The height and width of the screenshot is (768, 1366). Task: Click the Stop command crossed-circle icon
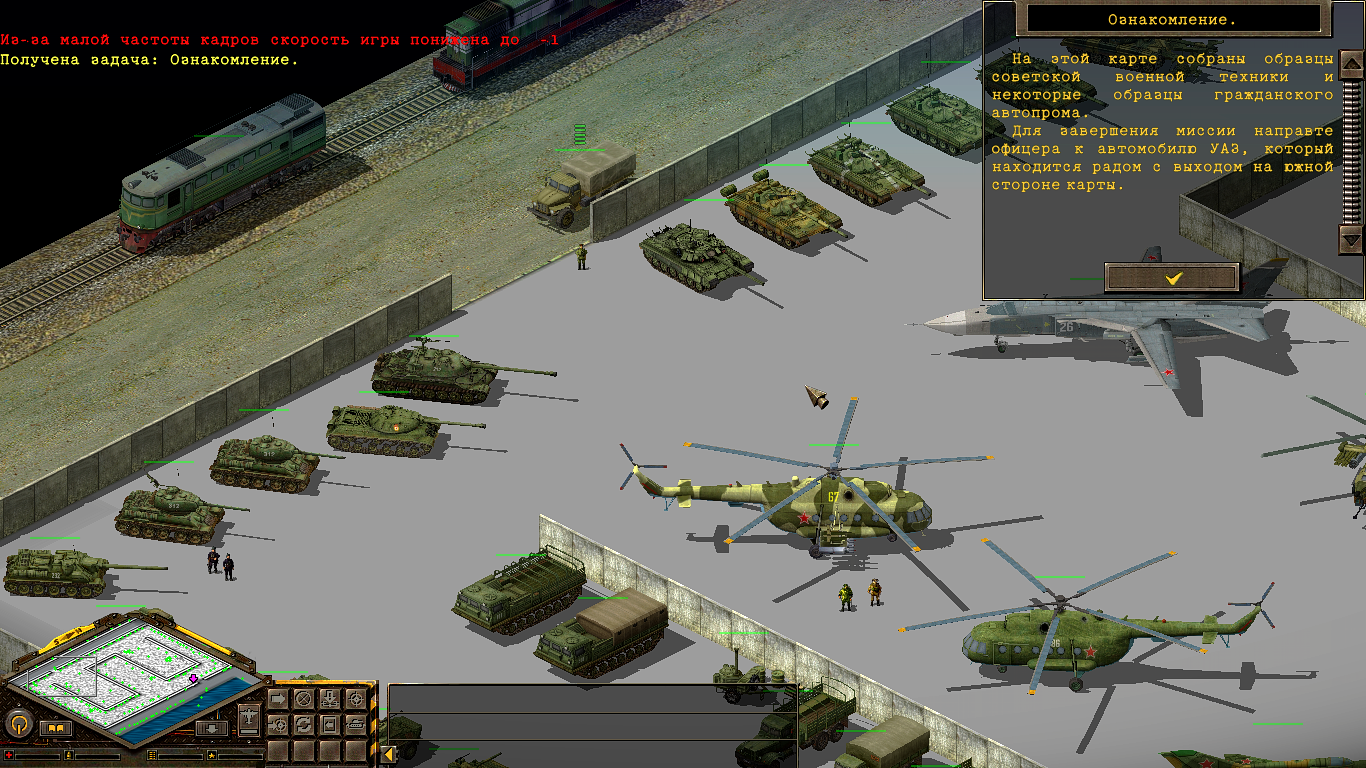[304, 699]
